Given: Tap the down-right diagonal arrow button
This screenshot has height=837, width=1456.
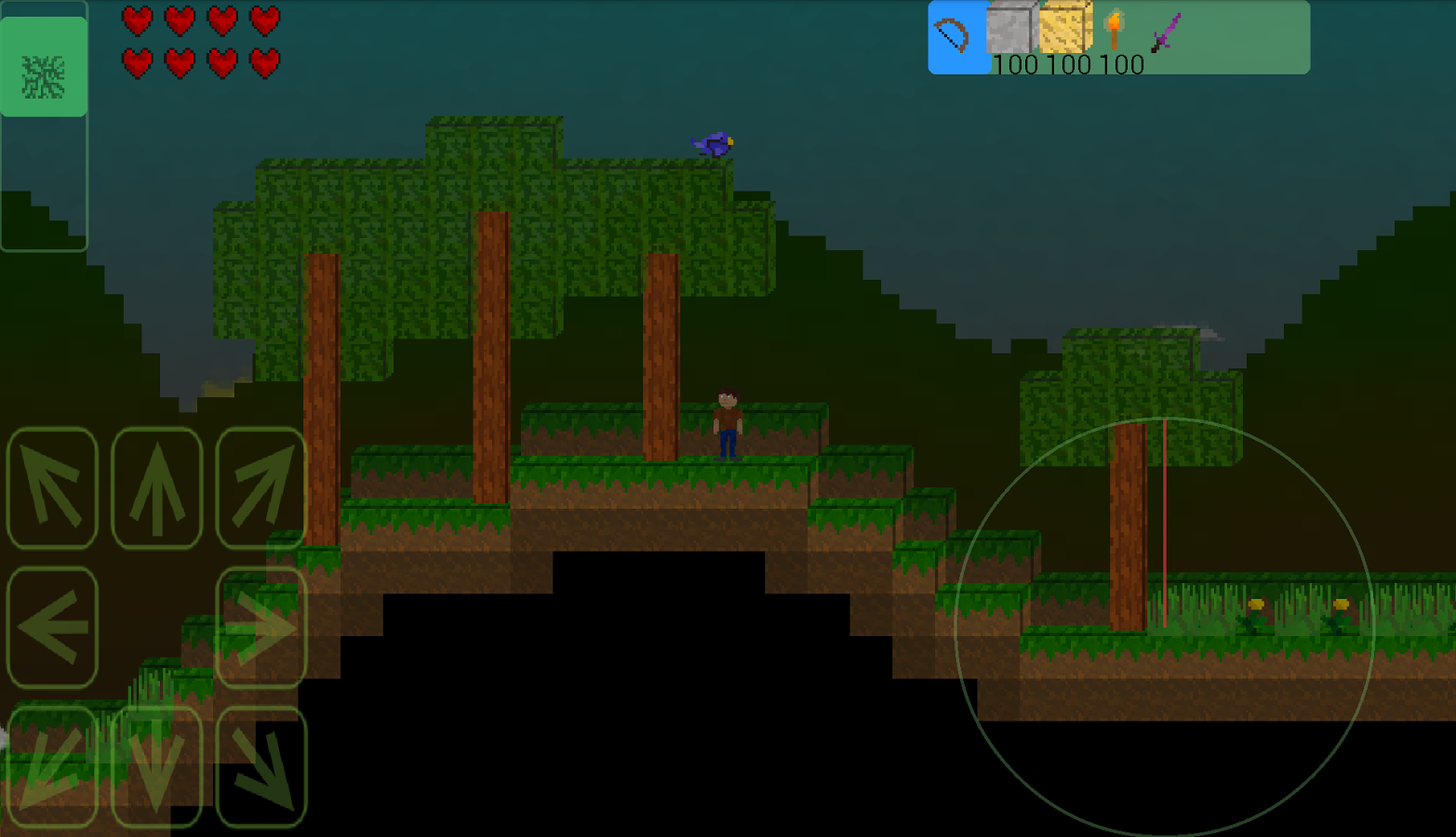Looking at the screenshot, I should [x=261, y=766].
